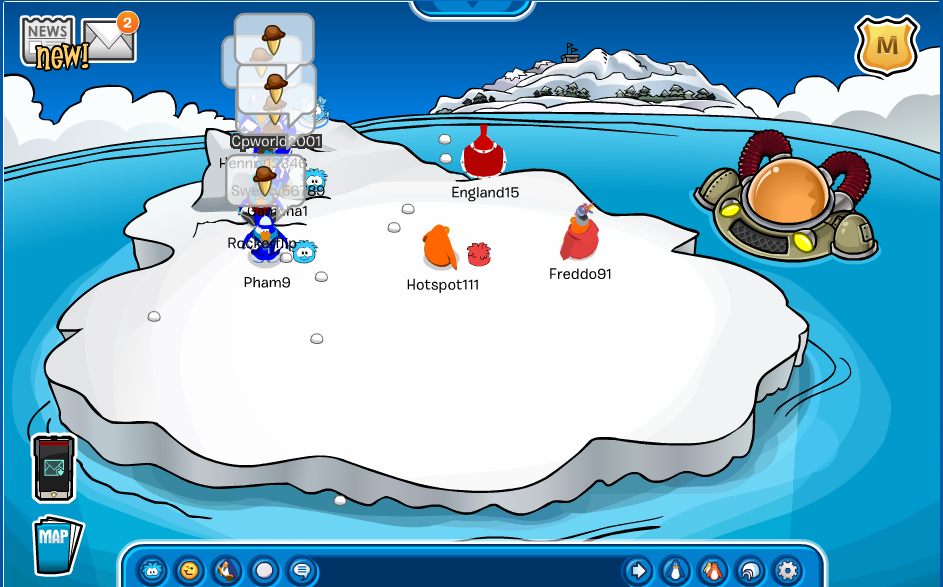Open the penguin actions menu

tap(226, 570)
